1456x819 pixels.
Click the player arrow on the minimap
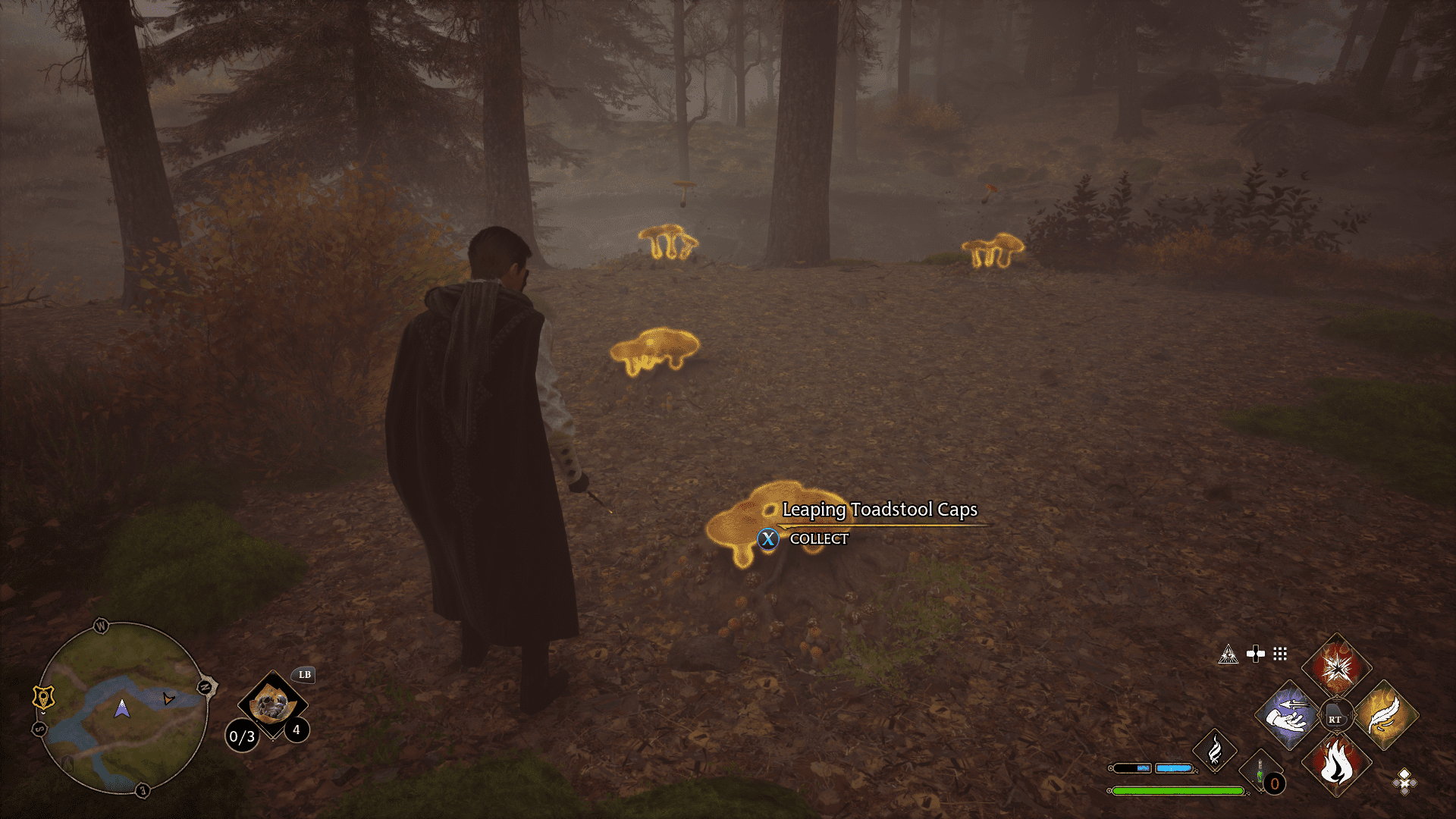[121, 709]
